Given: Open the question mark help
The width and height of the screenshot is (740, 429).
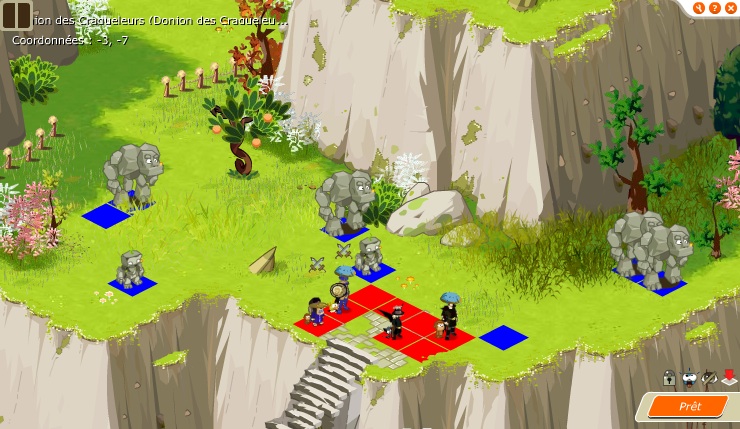Looking at the screenshot, I should tap(715, 8).
